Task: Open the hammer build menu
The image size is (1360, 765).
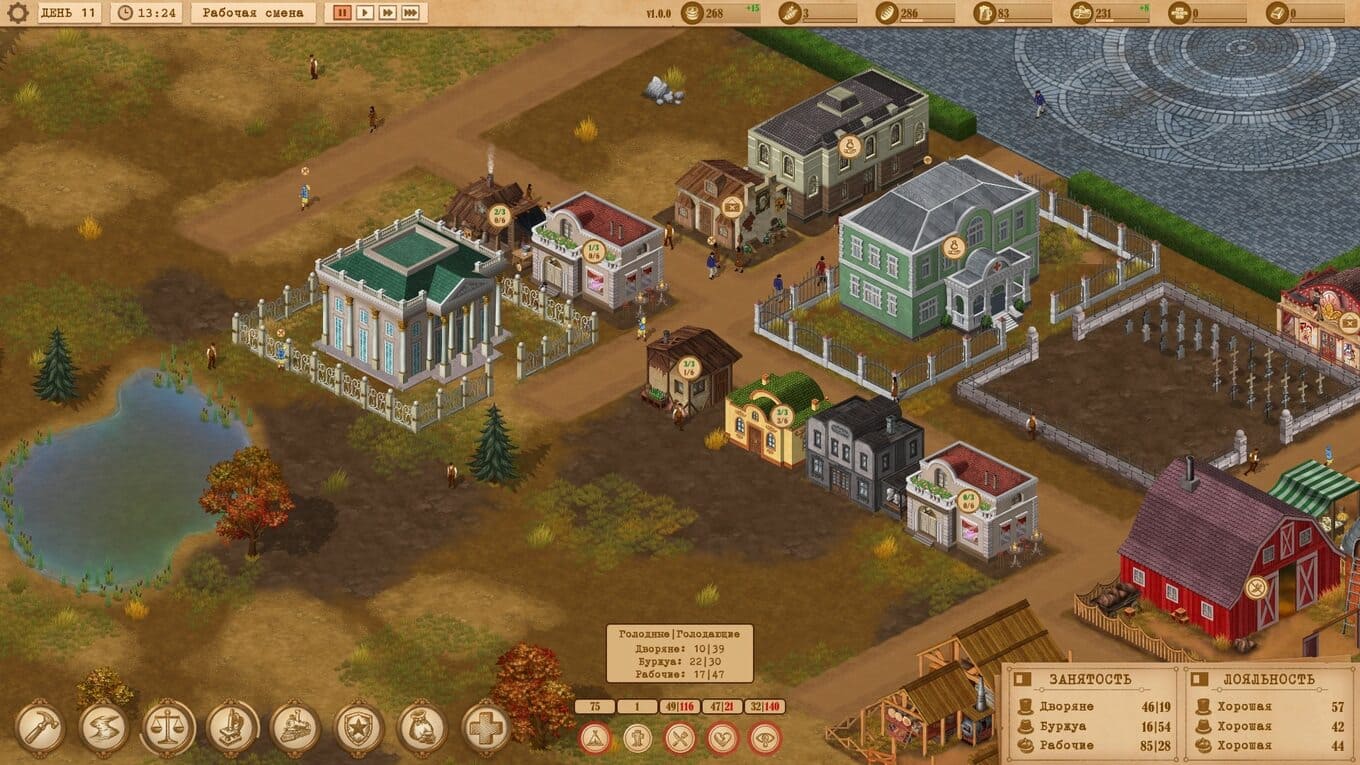Action: click(x=40, y=727)
